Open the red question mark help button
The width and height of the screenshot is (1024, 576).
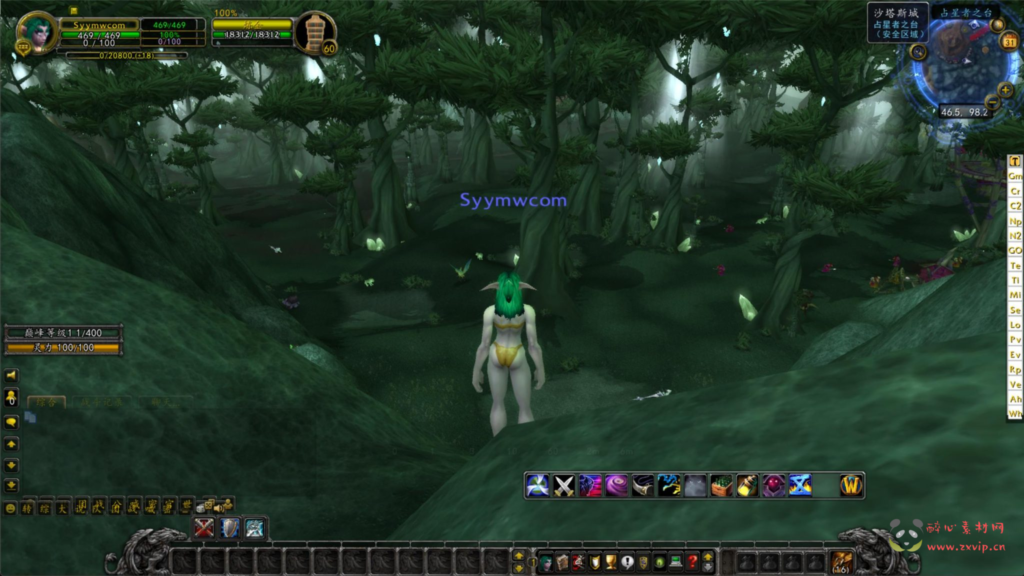[691, 562]
